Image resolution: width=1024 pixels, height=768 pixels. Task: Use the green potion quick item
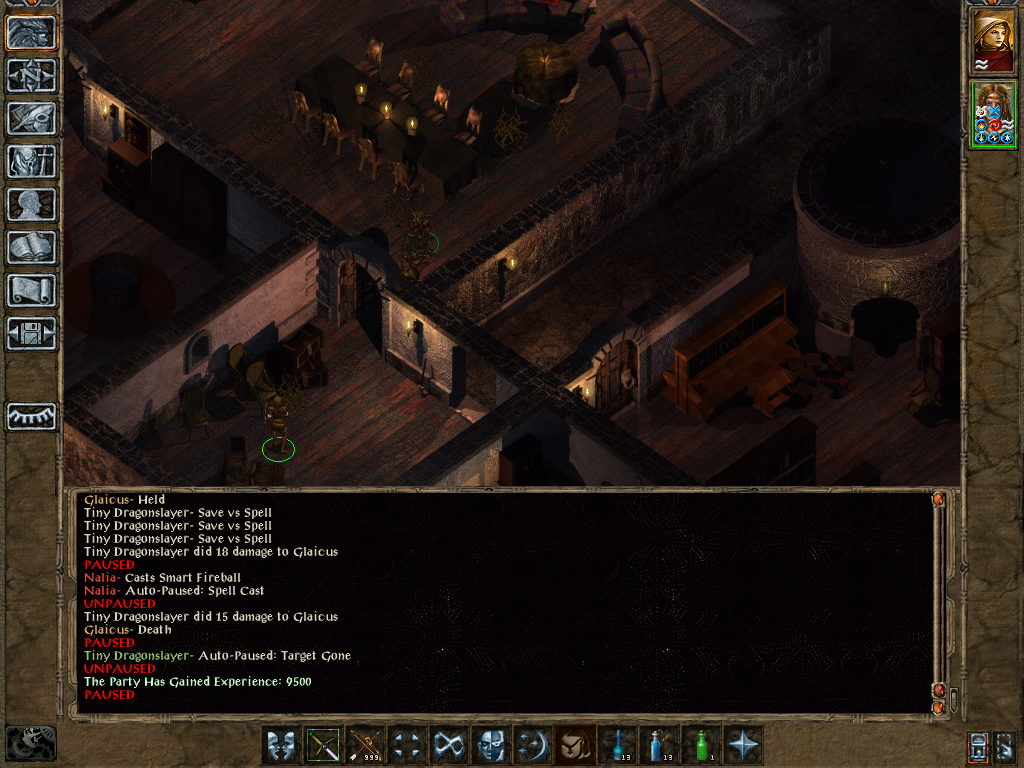(x=701, y=745)
